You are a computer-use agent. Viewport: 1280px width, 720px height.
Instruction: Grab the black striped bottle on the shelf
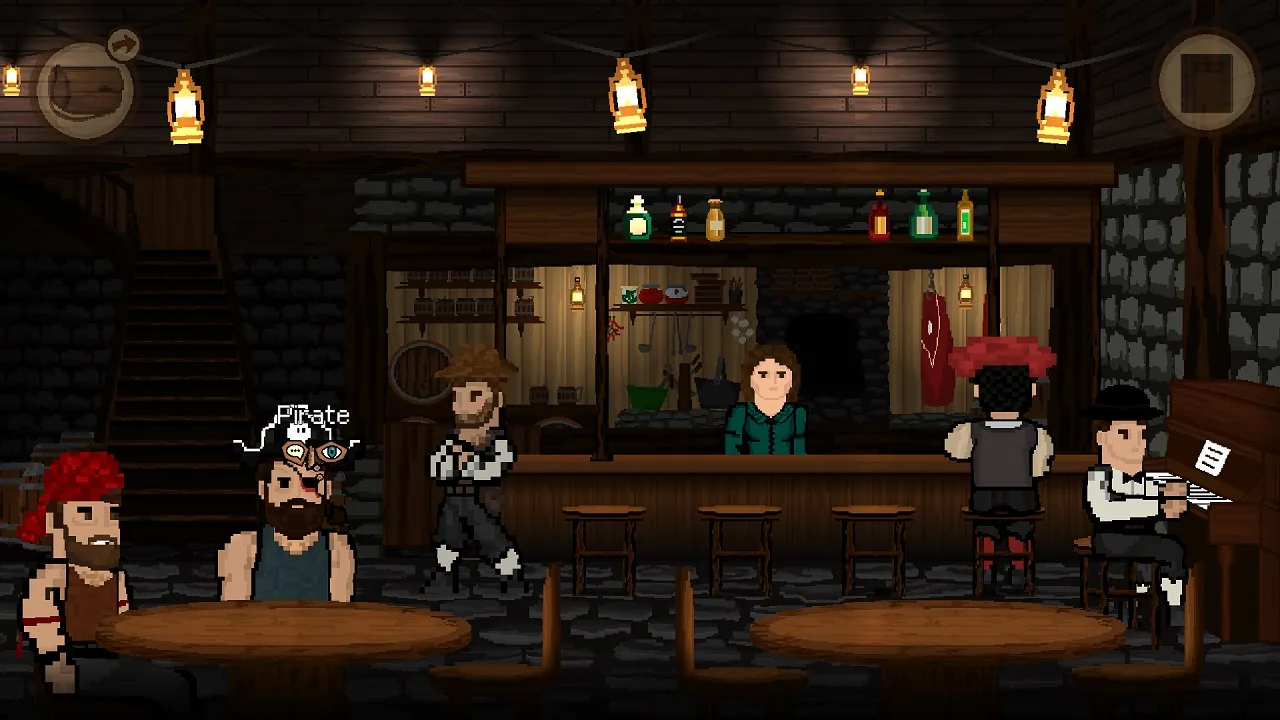(x=678, y=218)
